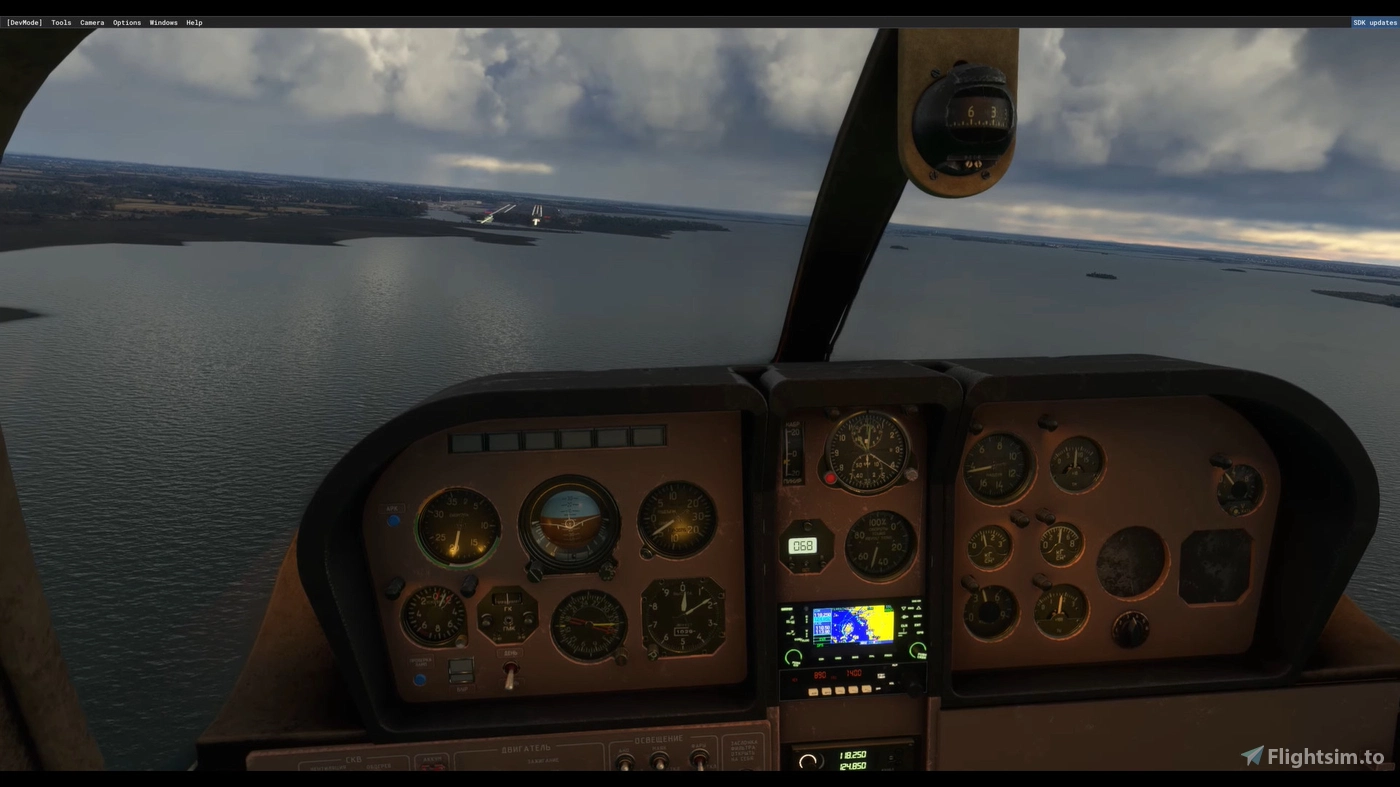This screenshot has height=787, width=1400.
Task: Open the Camera menu
Action: (91, 22)
